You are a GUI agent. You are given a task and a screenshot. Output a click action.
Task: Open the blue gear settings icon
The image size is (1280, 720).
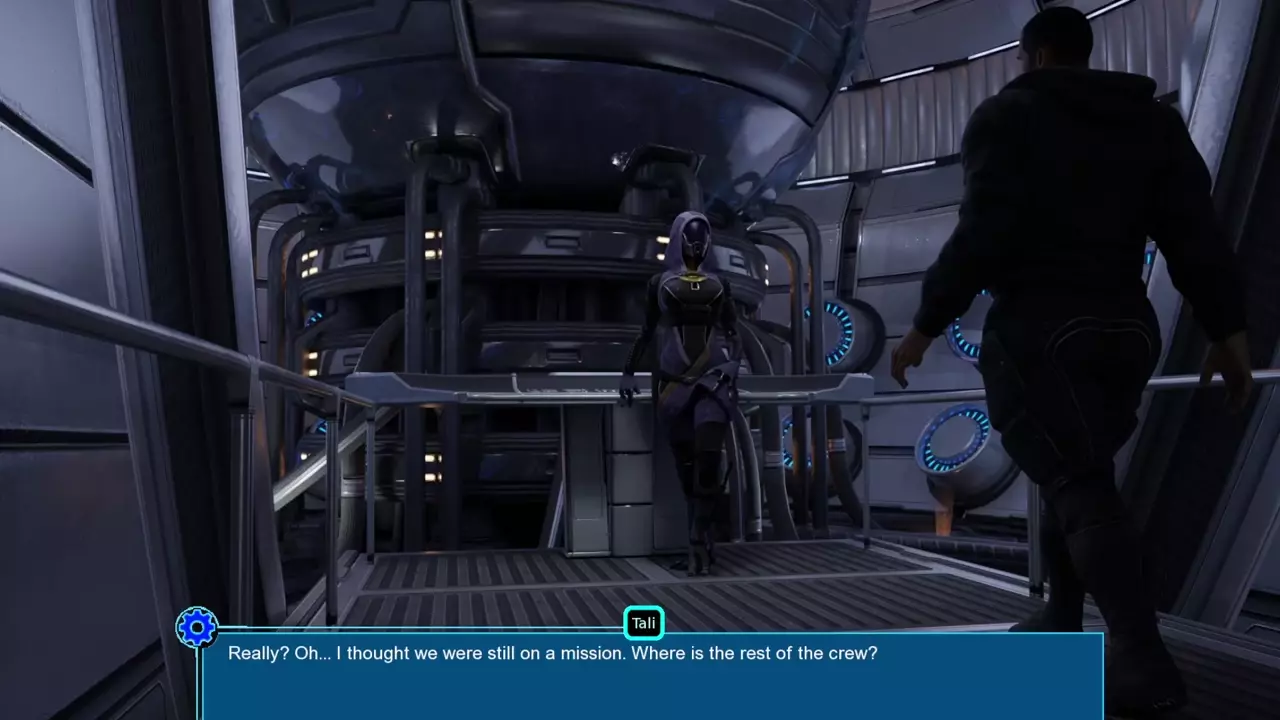[197, 628]
